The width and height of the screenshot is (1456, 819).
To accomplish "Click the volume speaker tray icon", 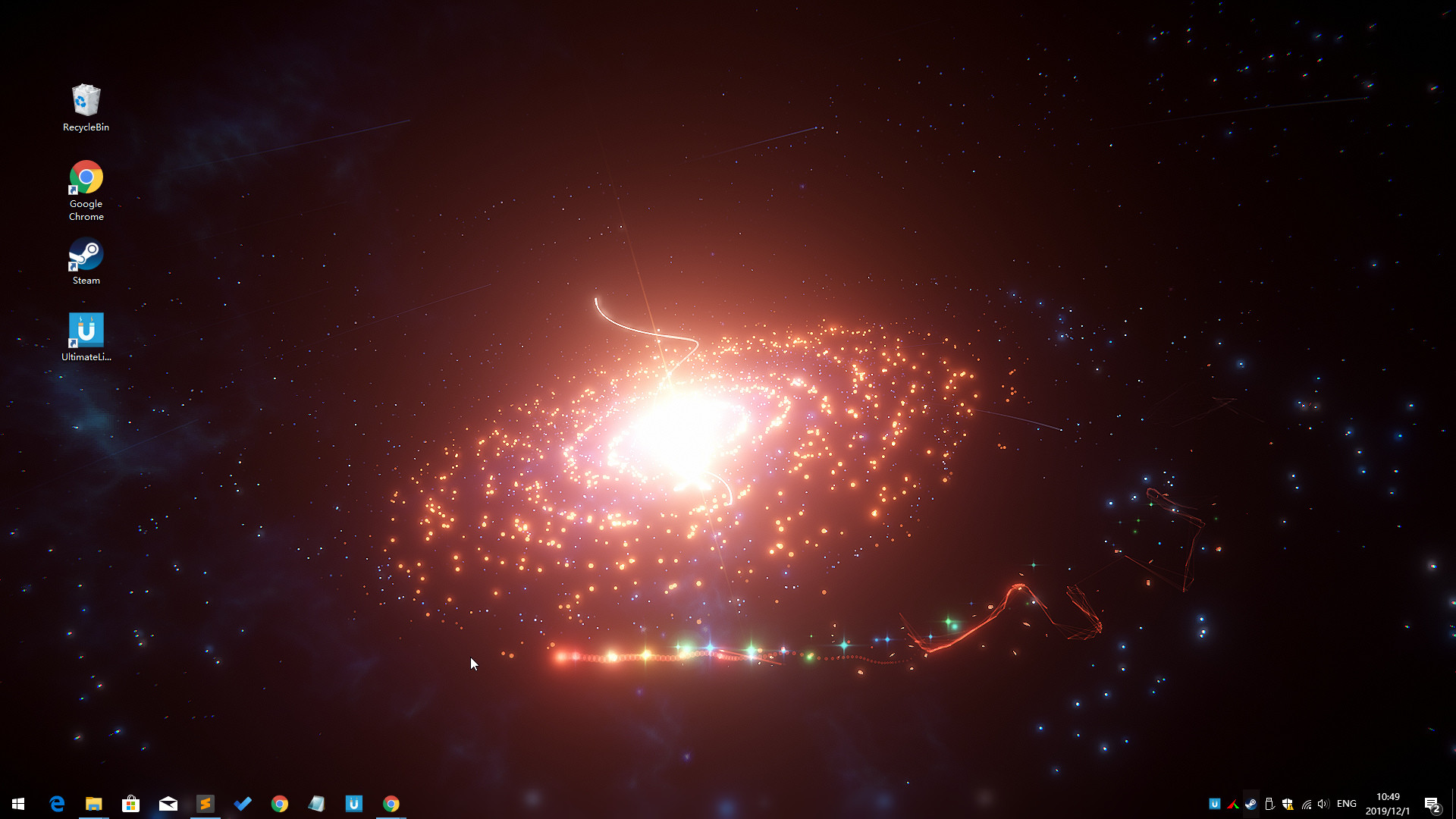I will (1325, 804).
